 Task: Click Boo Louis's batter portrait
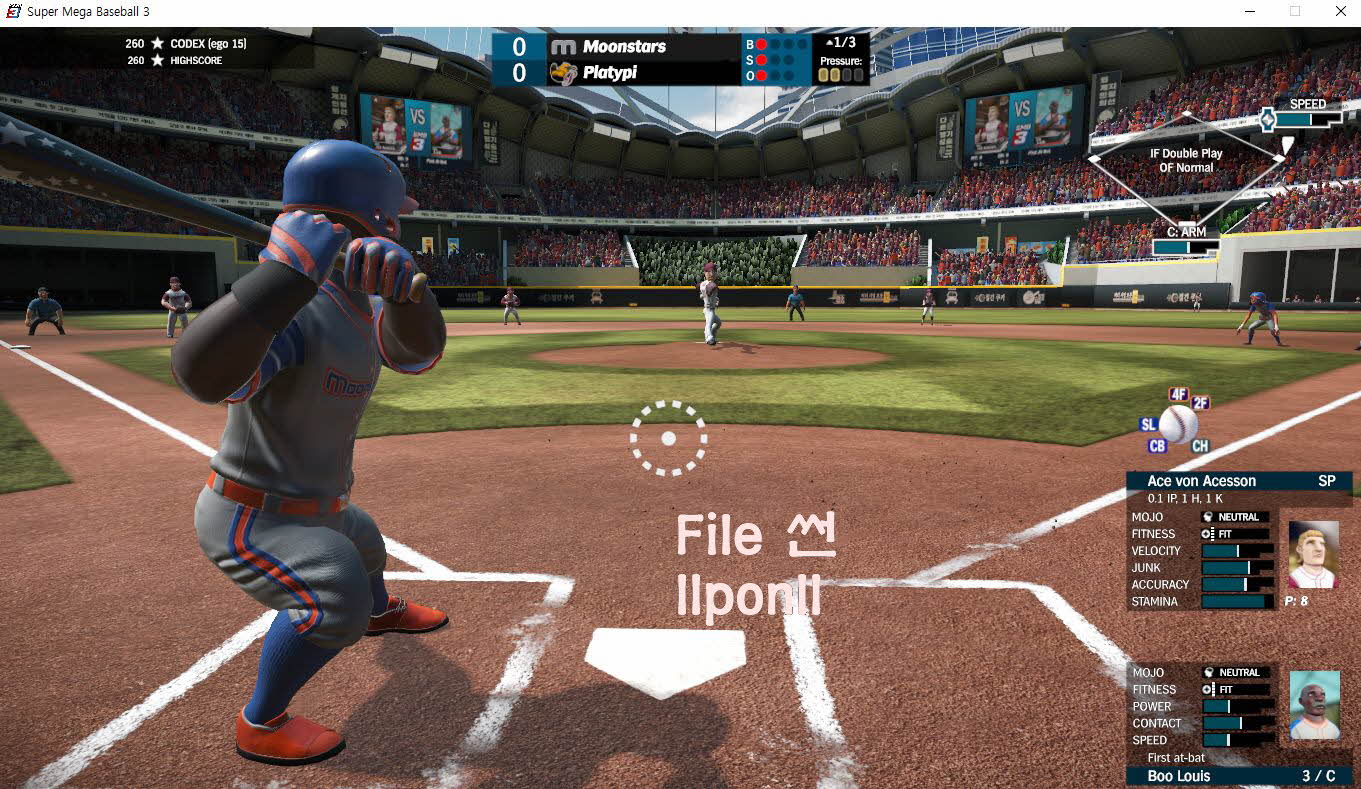[x=1314, y=705]
